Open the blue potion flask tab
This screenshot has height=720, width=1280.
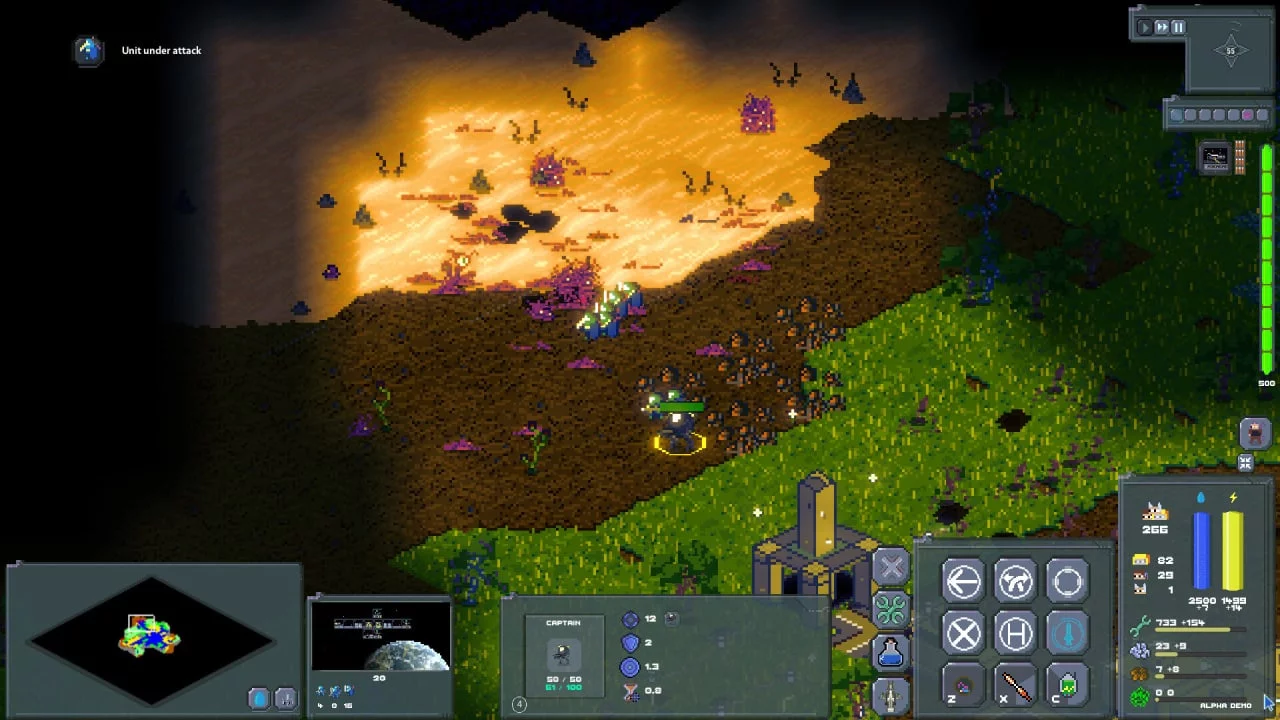click(x=890, y=652)
